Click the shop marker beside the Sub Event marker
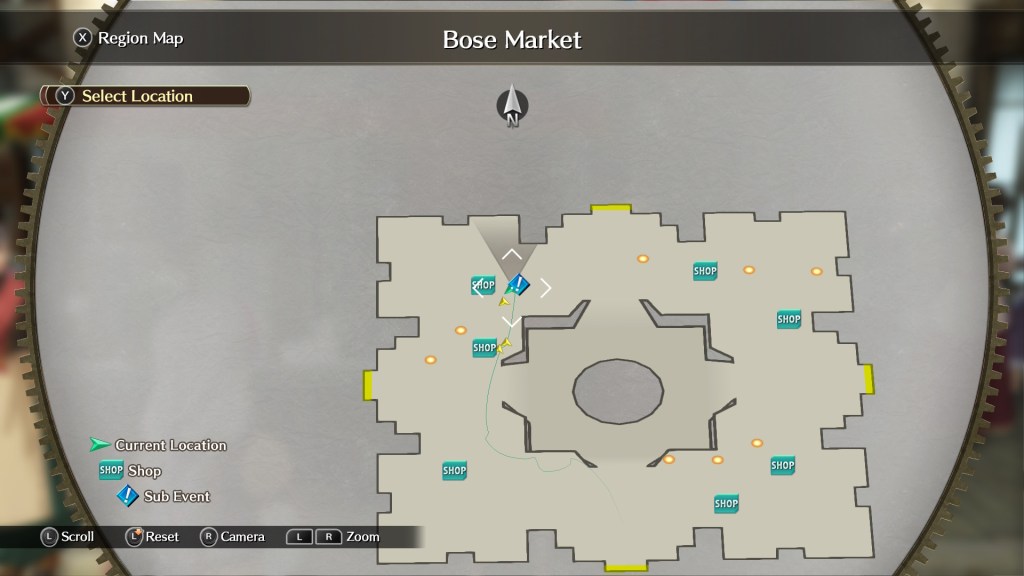Viewport: 1024px width, 576px height. click(483, 285)
